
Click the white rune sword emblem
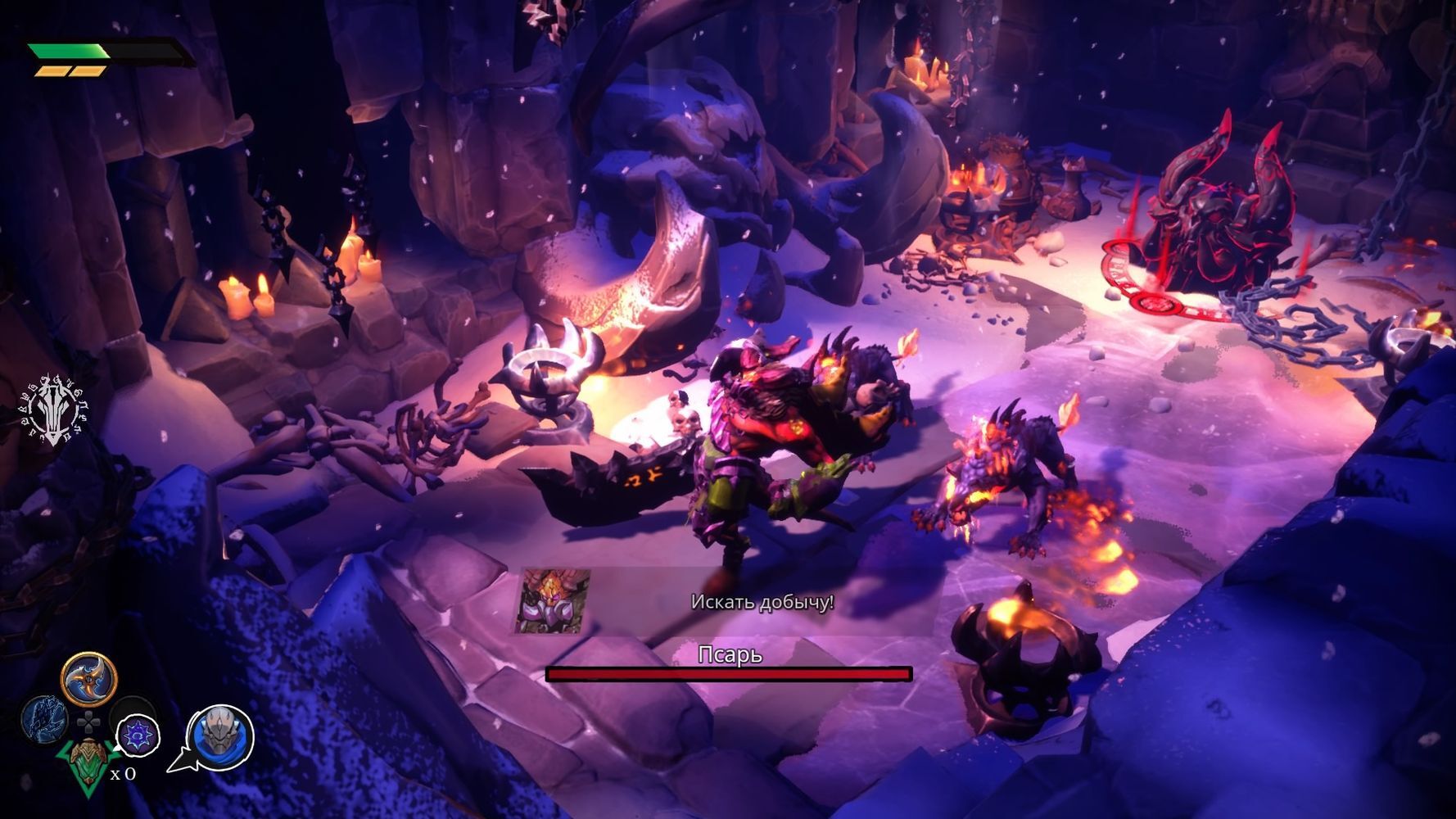coord(54,410)
